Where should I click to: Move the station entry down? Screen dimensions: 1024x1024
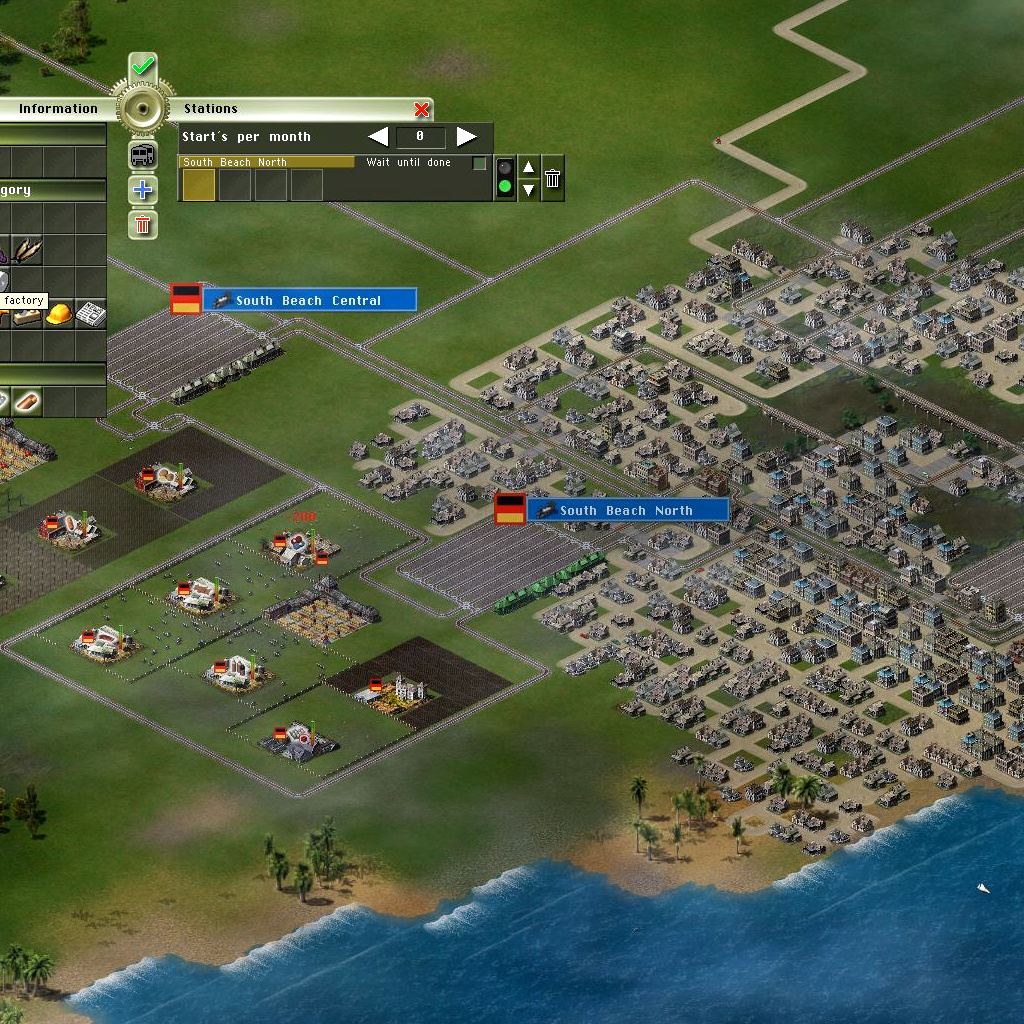pos(529,189)
